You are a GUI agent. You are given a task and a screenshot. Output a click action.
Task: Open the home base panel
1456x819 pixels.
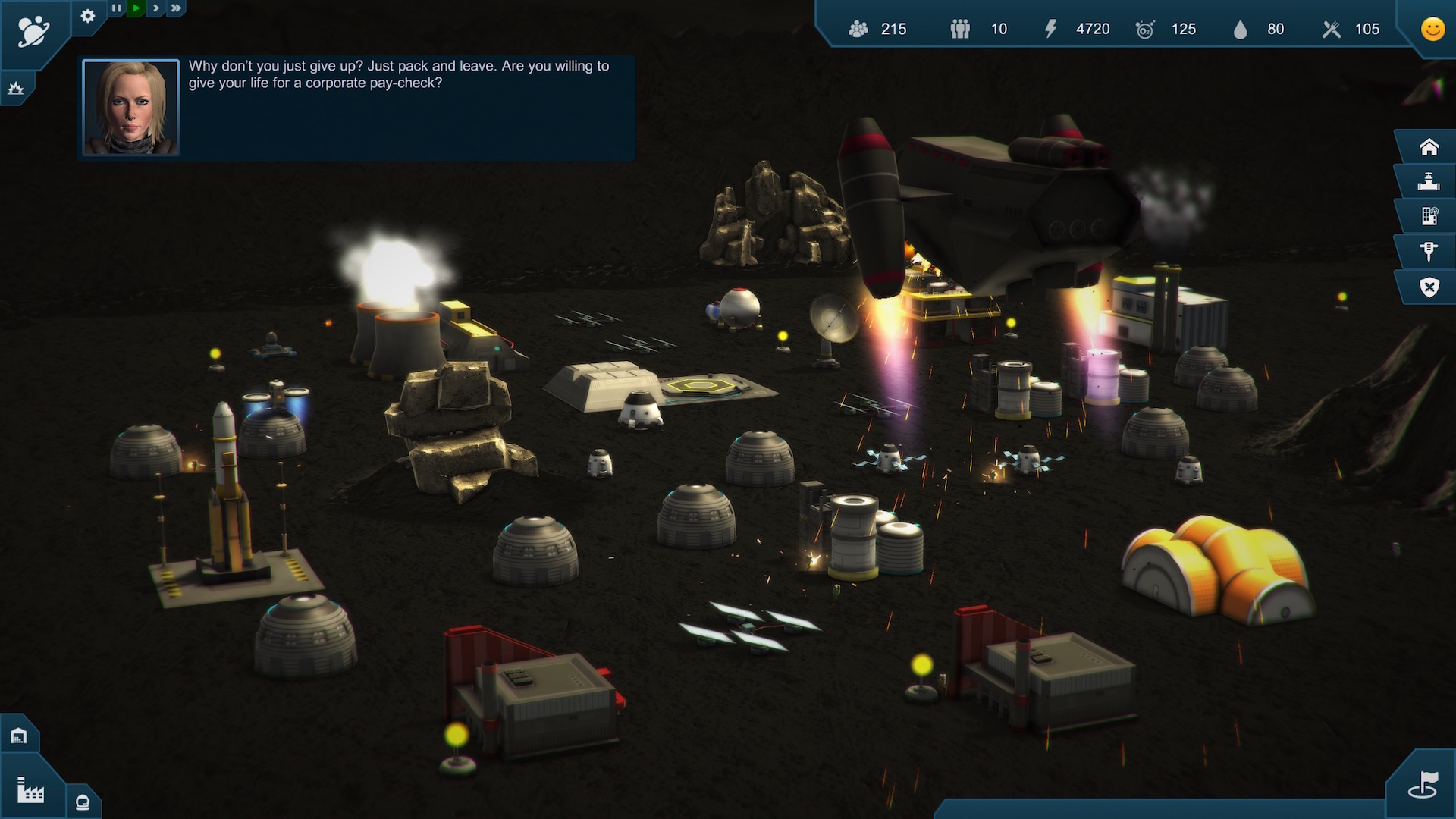click(x=1429, y=146)
